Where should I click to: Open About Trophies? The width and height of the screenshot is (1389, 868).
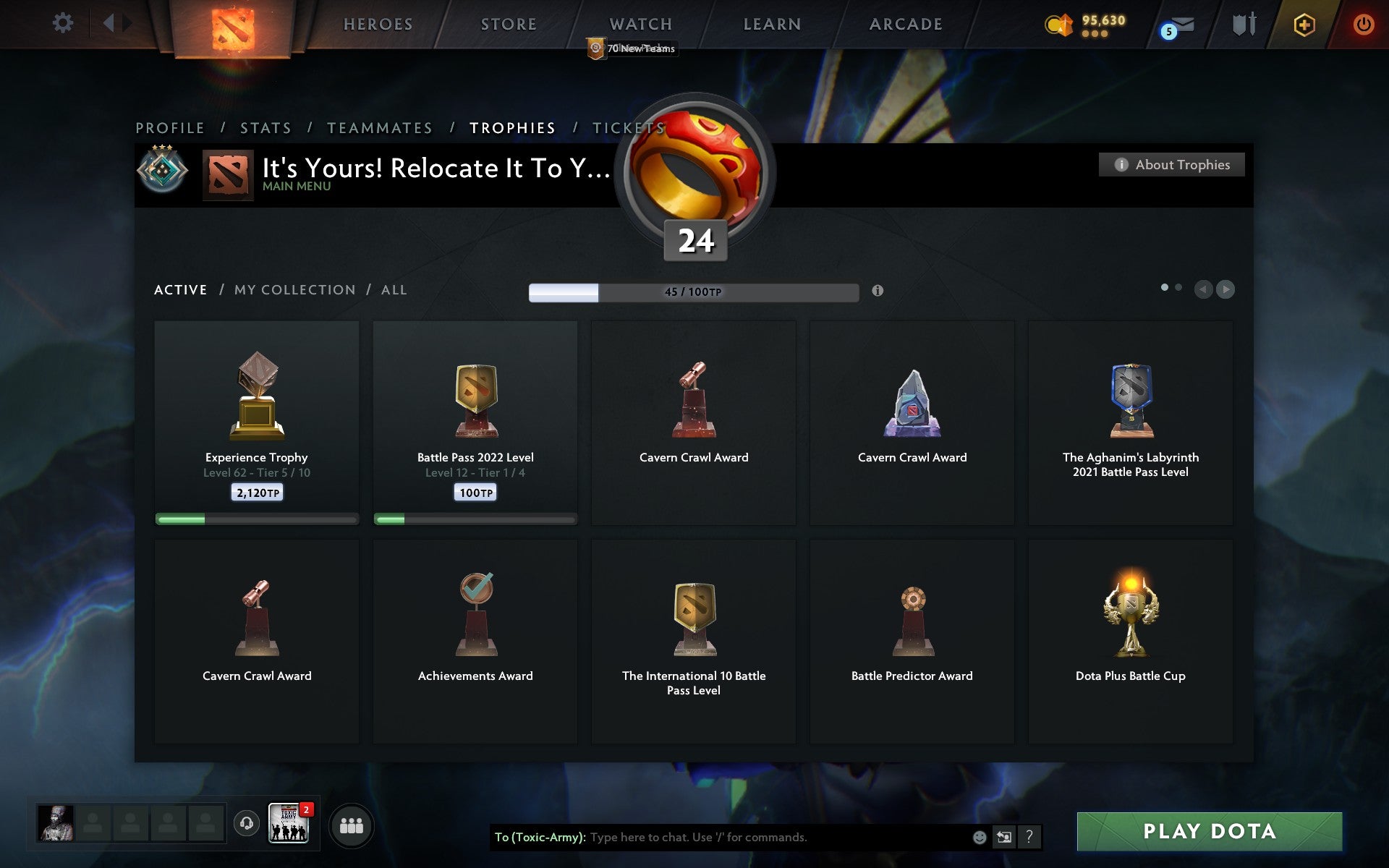[1171, 164]
